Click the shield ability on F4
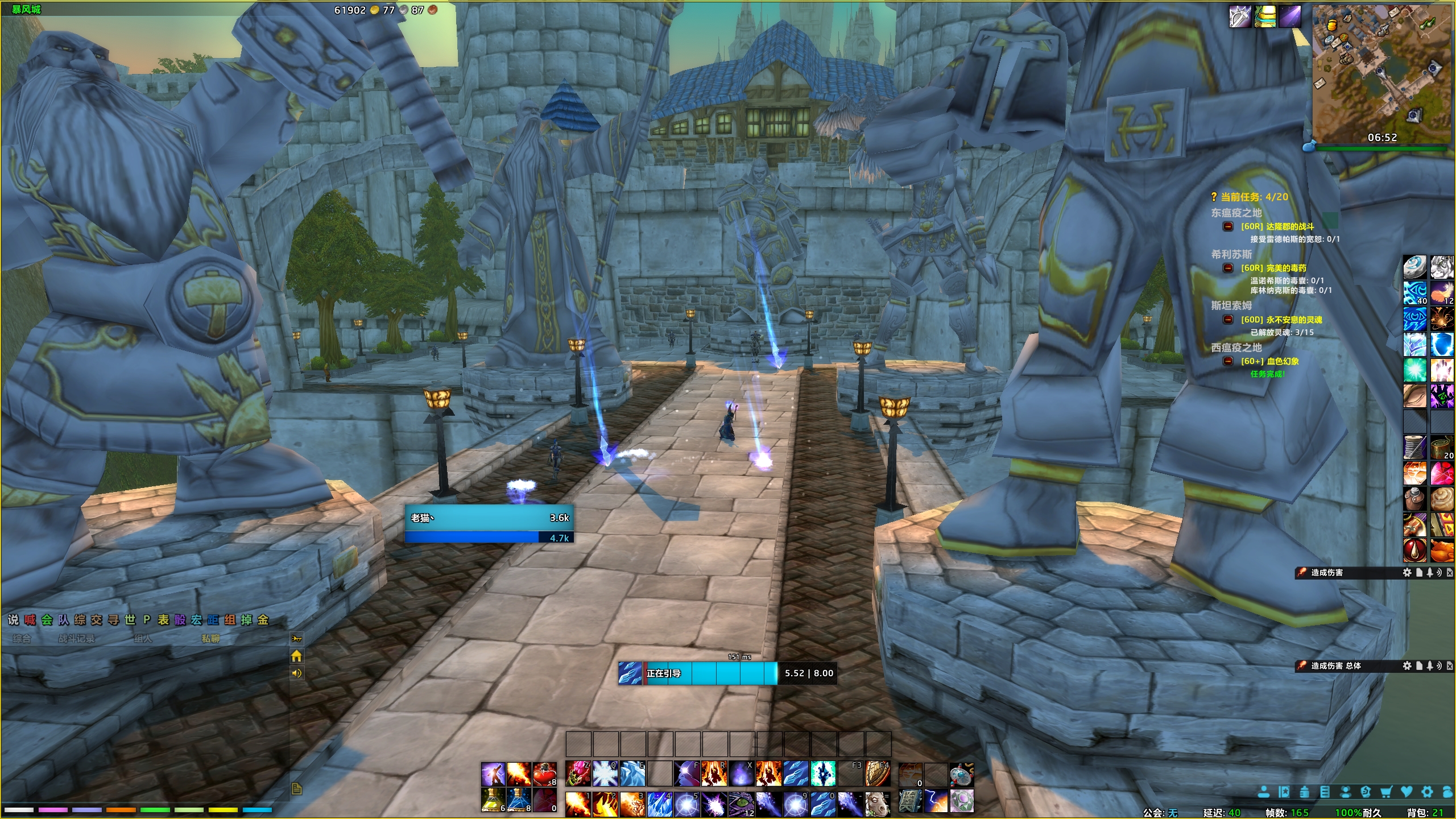 tap(878, 774)
